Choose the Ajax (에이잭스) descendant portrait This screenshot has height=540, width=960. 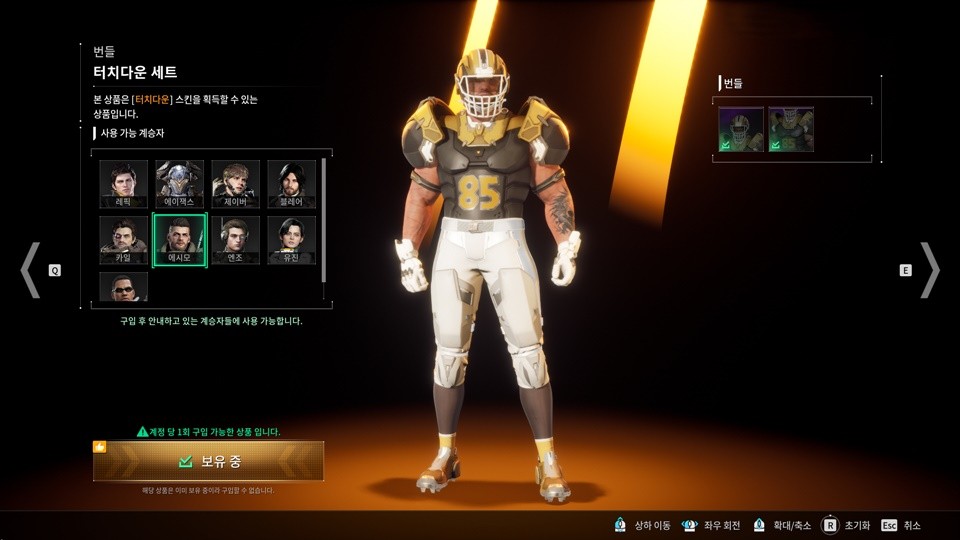[x=179, y=183]
